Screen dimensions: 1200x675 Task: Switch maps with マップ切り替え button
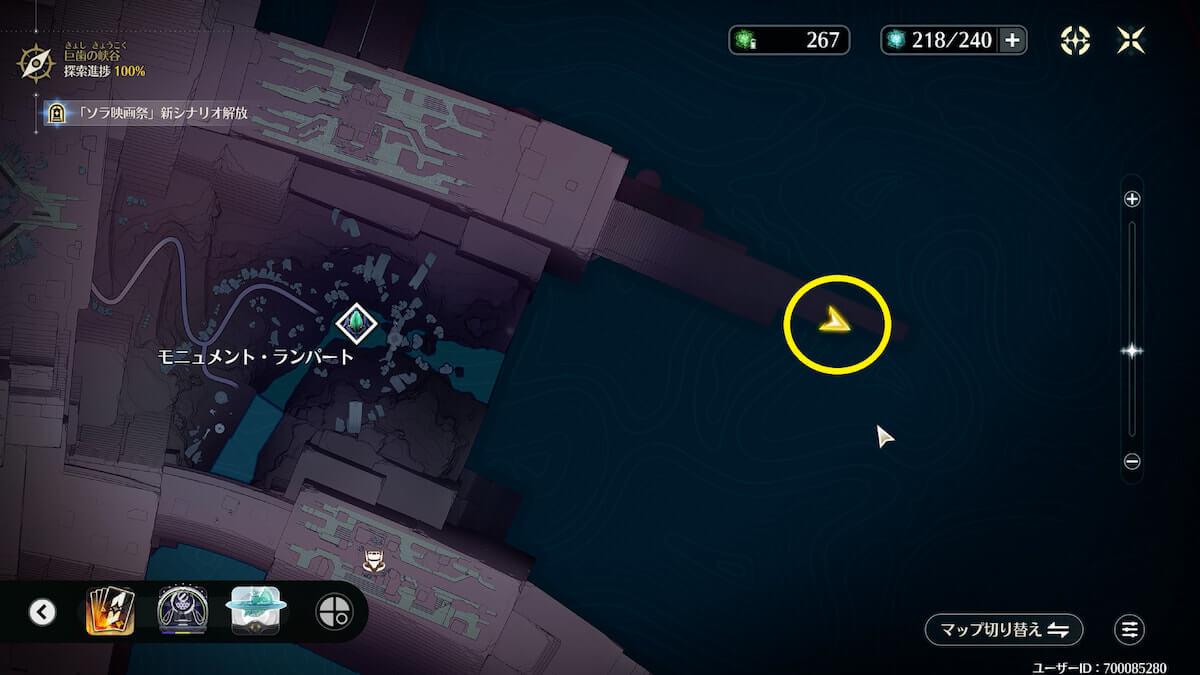point(1003,629)
